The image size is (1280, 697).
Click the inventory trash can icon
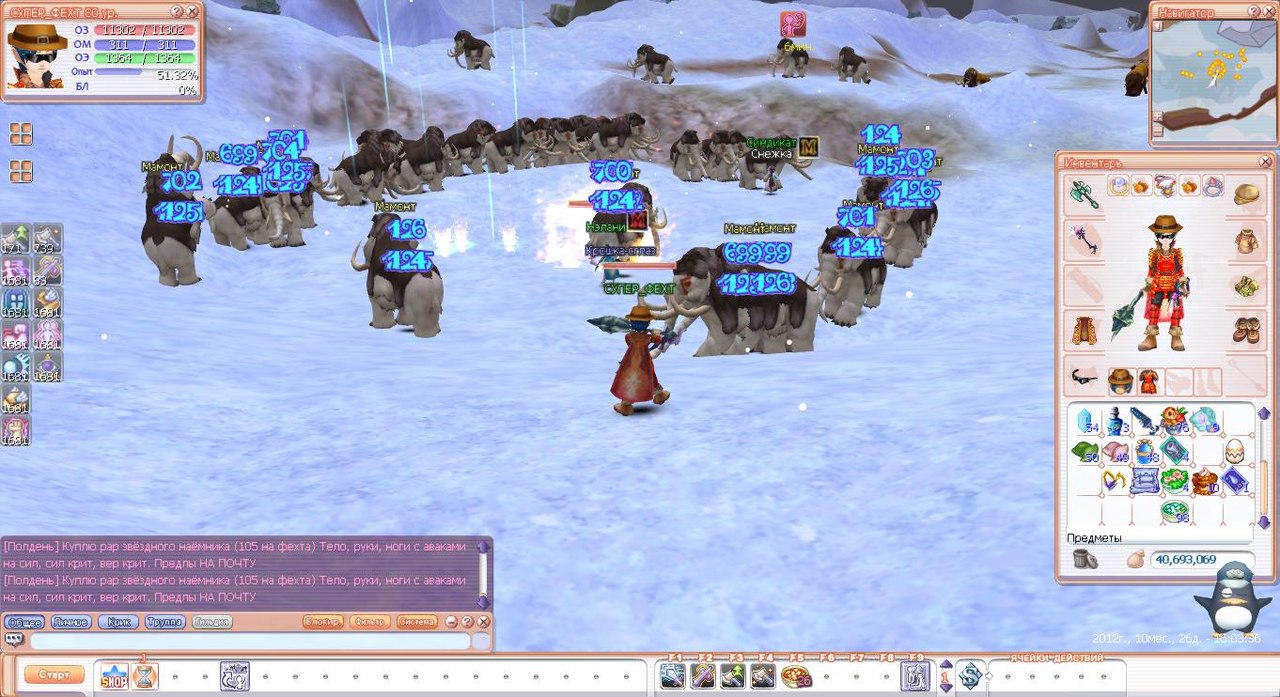click(x=1085, y=560)
